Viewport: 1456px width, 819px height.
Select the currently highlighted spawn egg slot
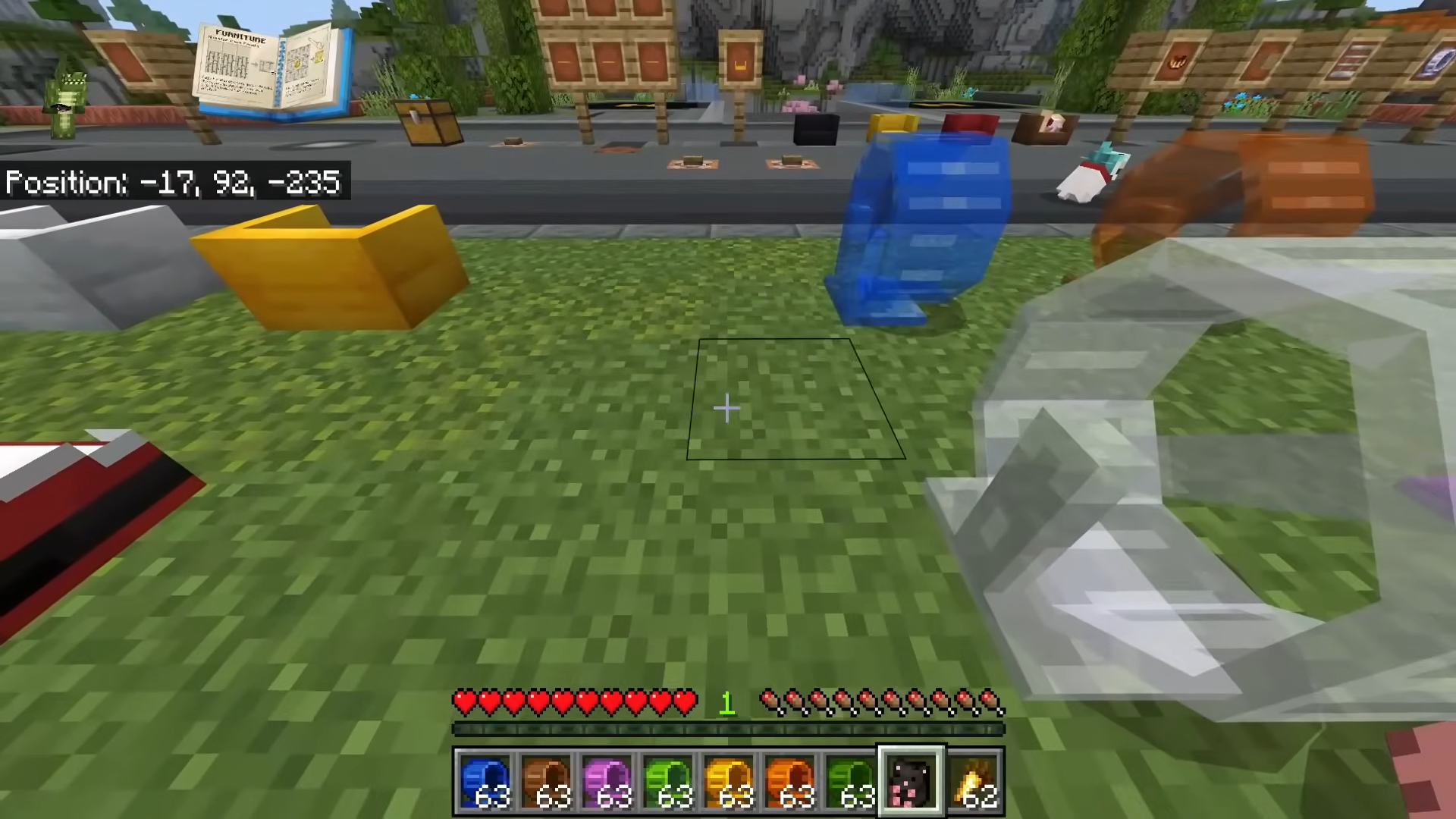click(x=912, y=780)
